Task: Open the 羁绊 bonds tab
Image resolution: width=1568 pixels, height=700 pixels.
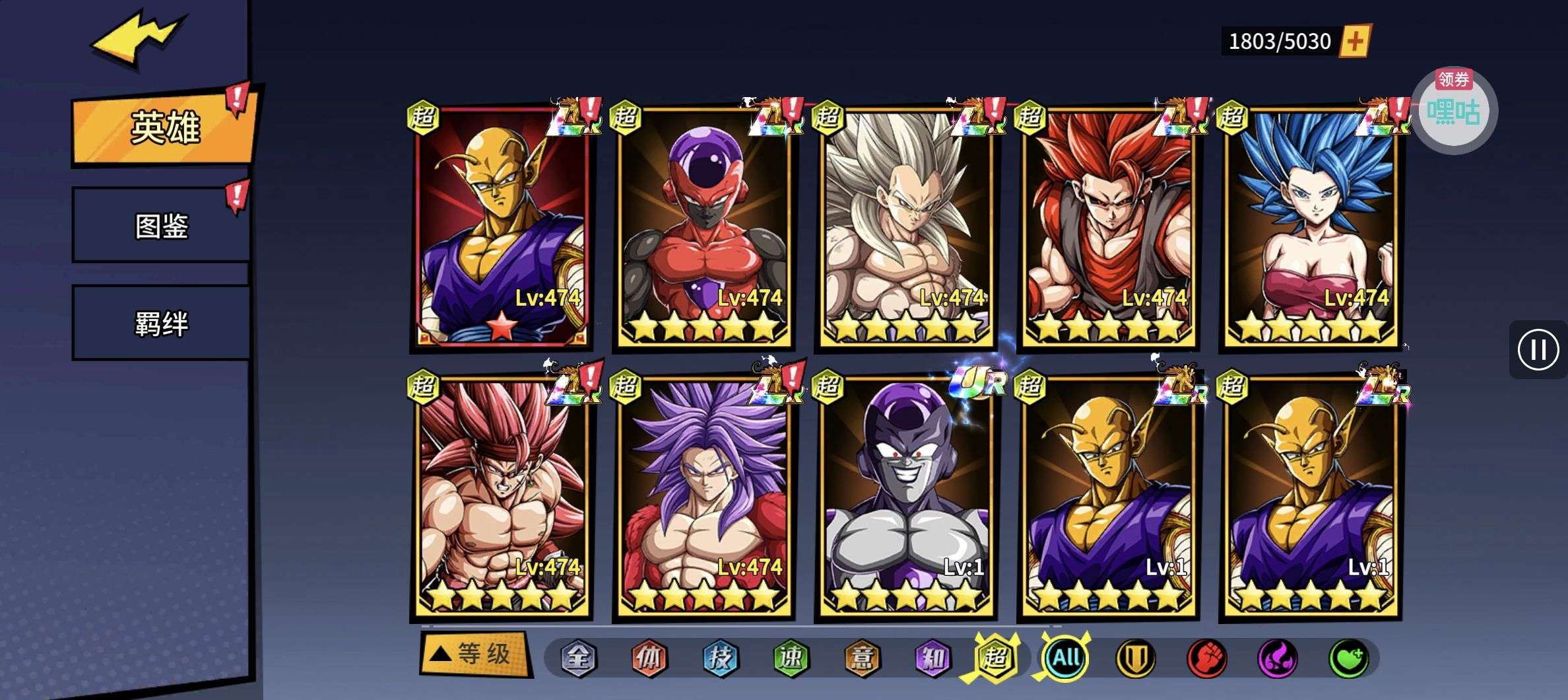Action: tap(161, 324)
